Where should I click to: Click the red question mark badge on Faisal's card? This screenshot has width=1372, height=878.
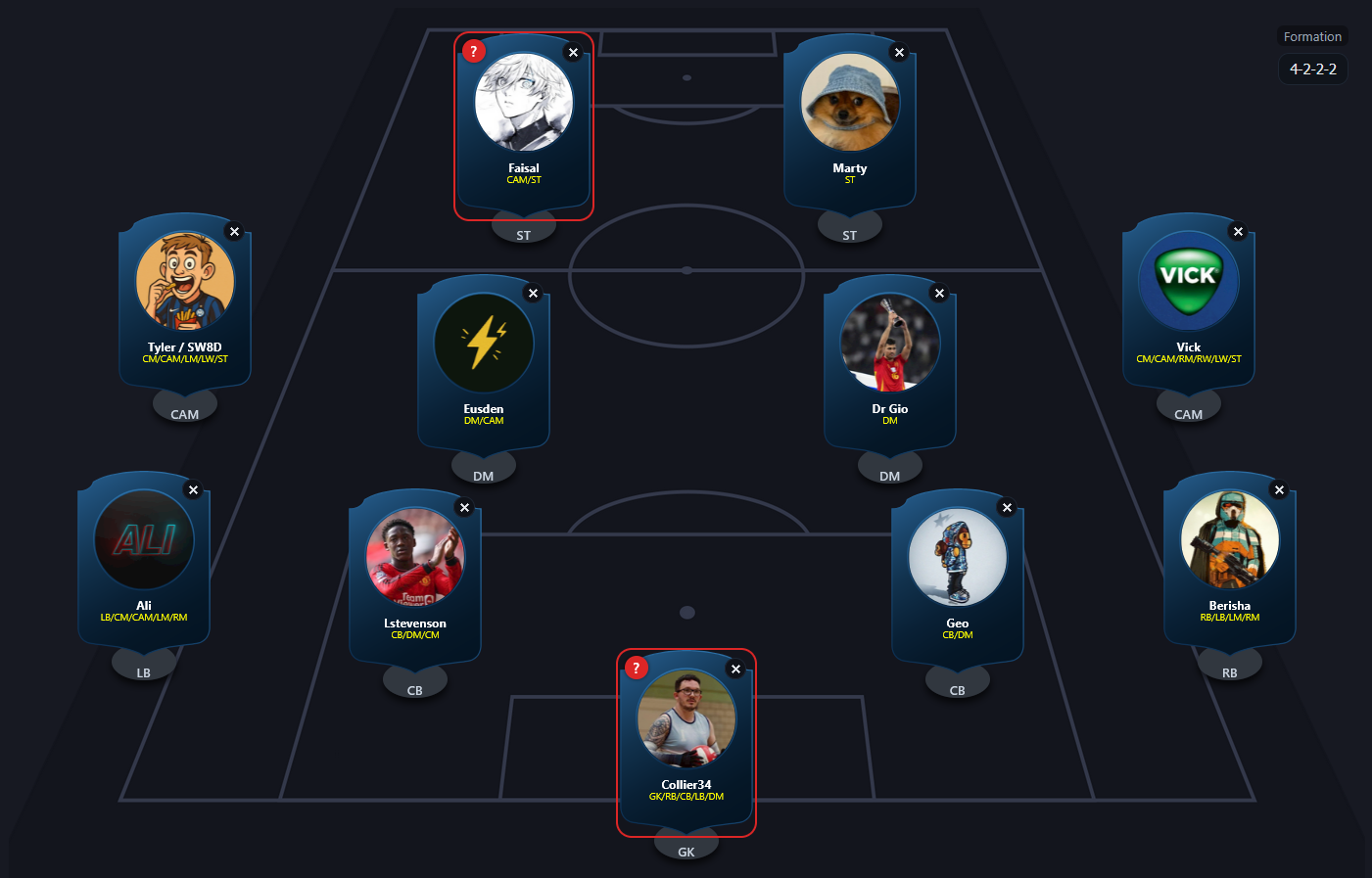(474, 50)
